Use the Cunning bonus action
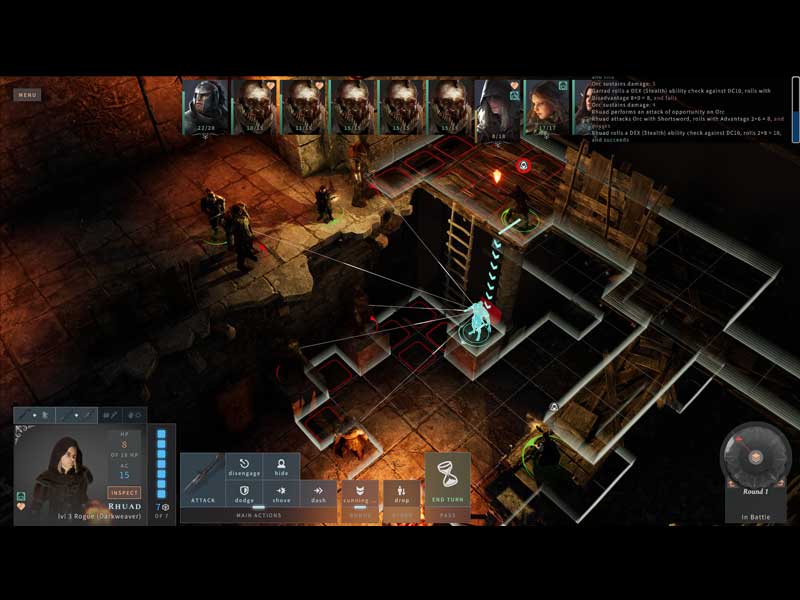 click(360, 494)
